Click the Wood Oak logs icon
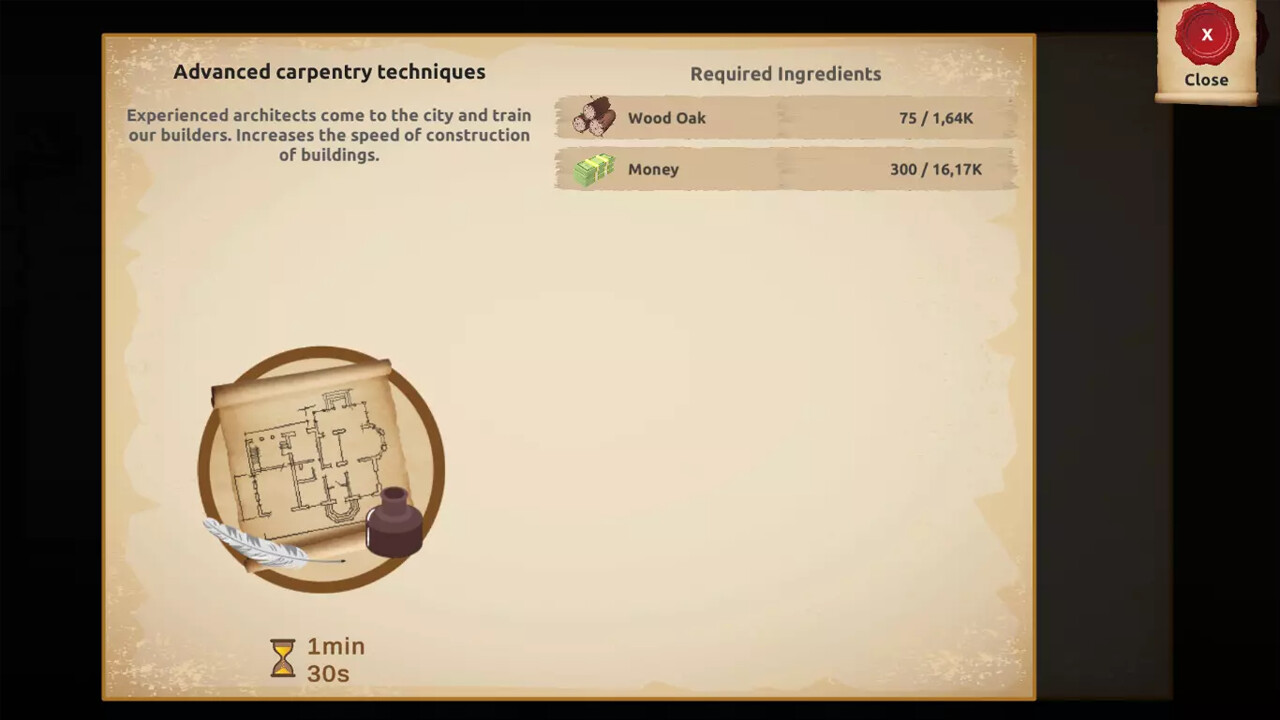 click(x=595, y=117)
